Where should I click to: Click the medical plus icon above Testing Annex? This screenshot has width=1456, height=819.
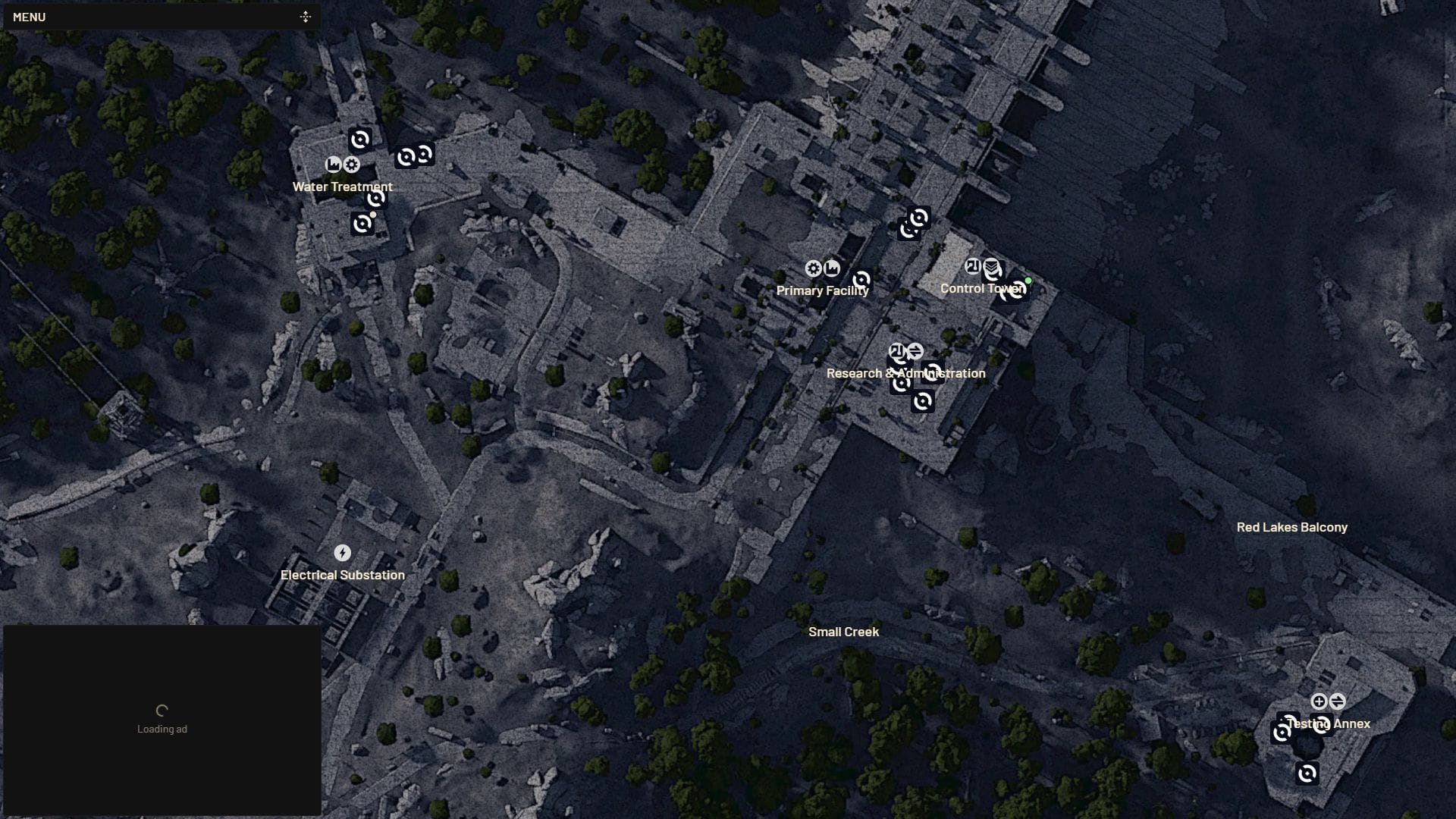(x=1319, y=701)
